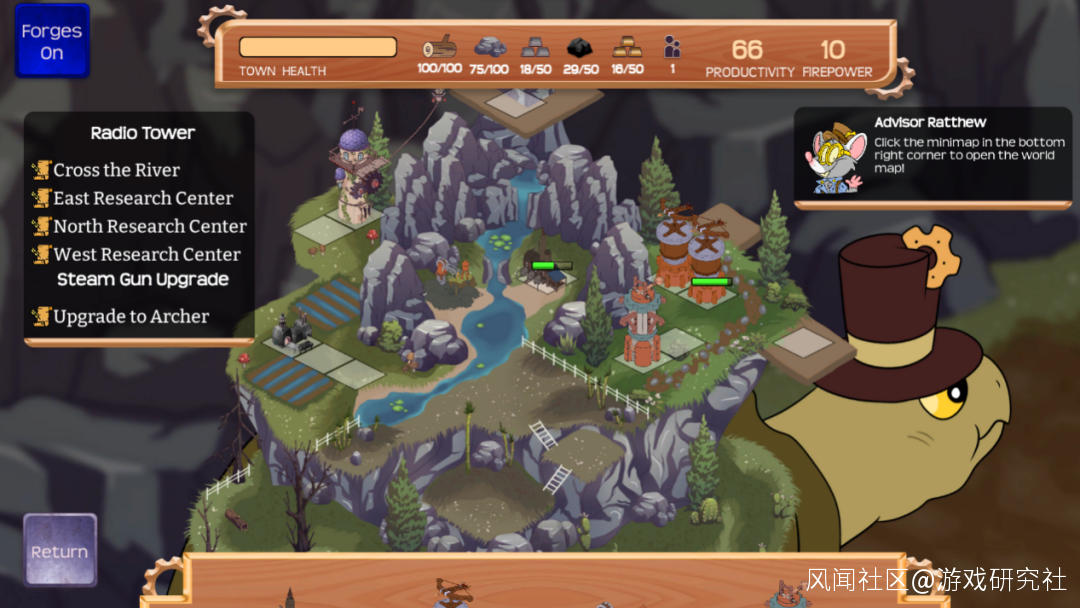
Task: Pick the Upgrade to Archer objective
Action: pyautogui.click(x=131, y=317)
